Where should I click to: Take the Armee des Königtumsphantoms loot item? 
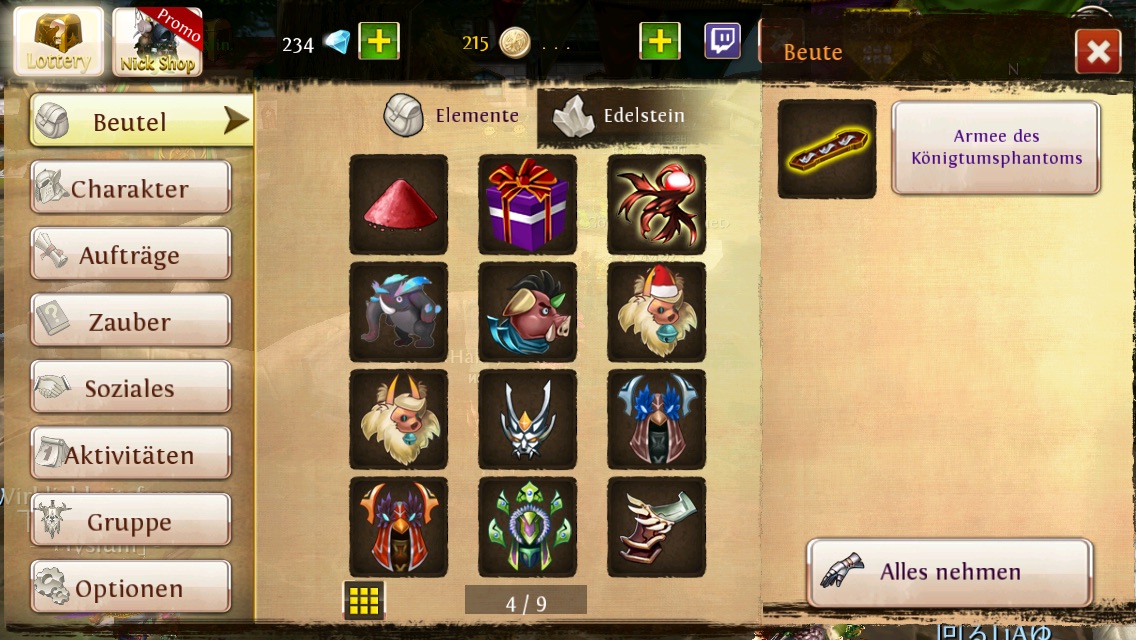(x=995, y=147)
